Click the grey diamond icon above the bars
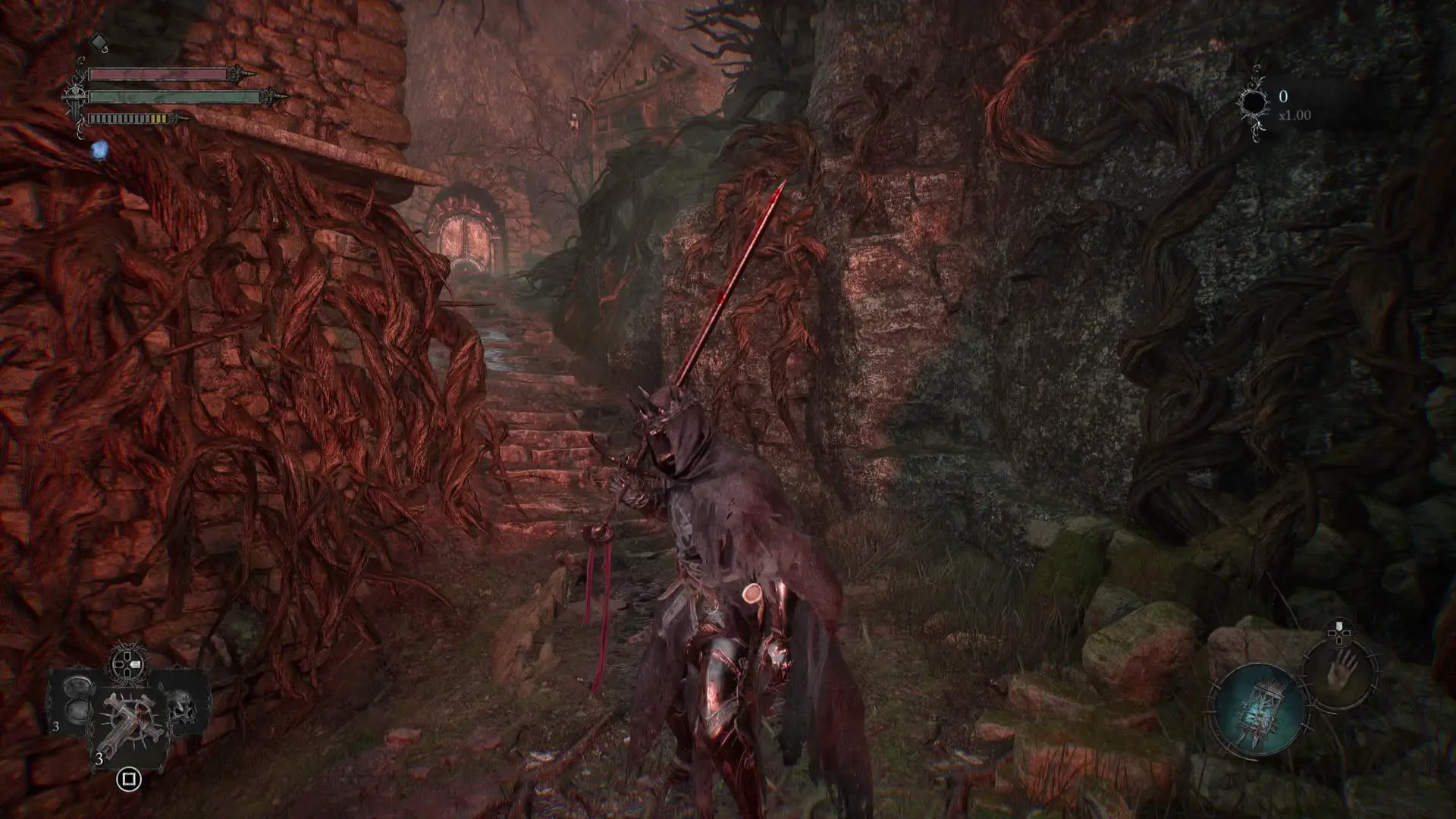 coord(99,41)
